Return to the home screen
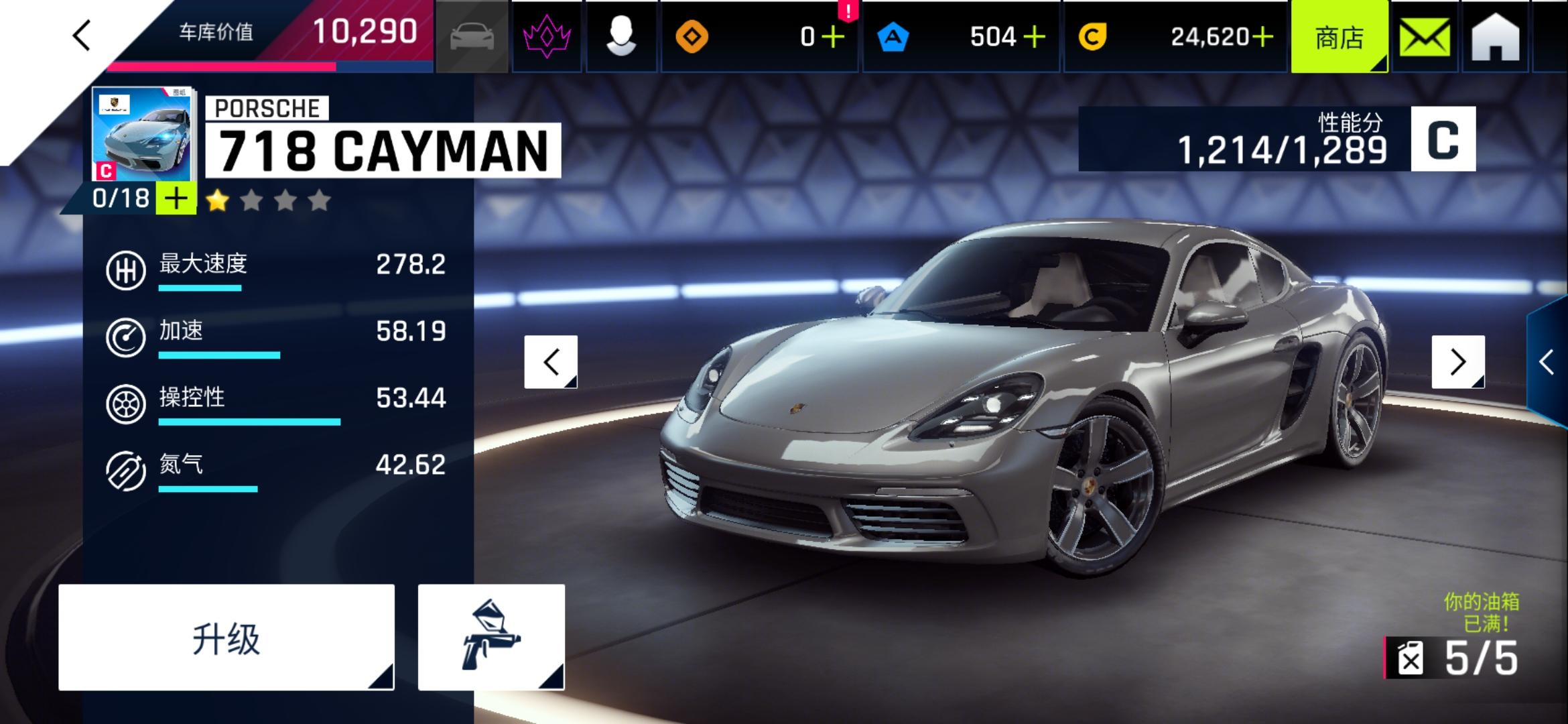Screen dimensions: 1568x724 click(x=1495, y=37)
